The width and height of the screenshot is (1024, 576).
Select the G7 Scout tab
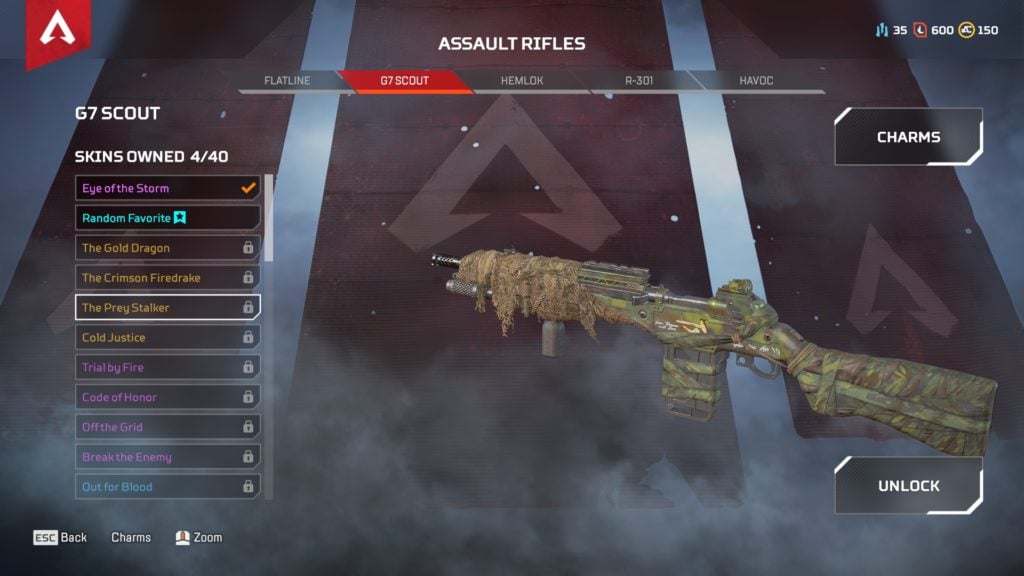[x=404, y=80]
